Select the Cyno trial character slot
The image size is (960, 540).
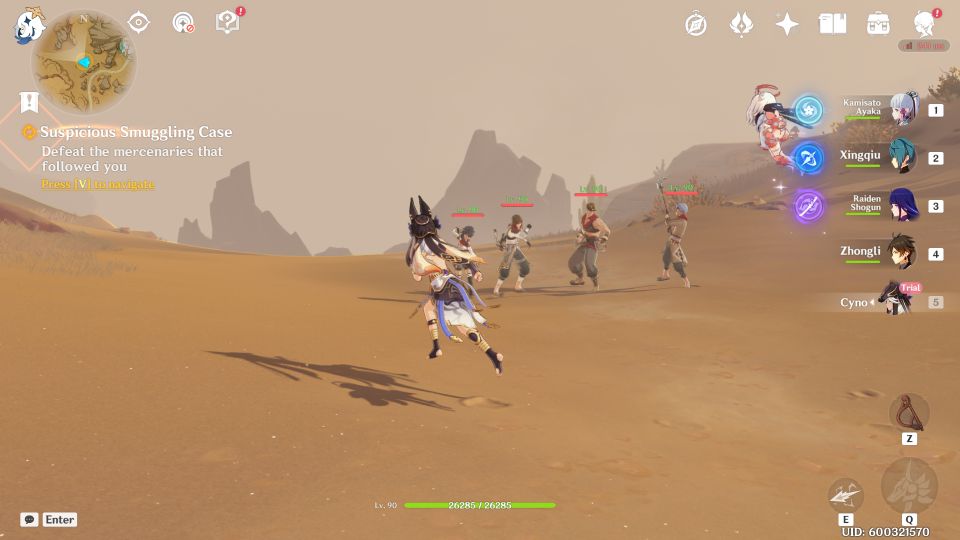coord(895,301)
